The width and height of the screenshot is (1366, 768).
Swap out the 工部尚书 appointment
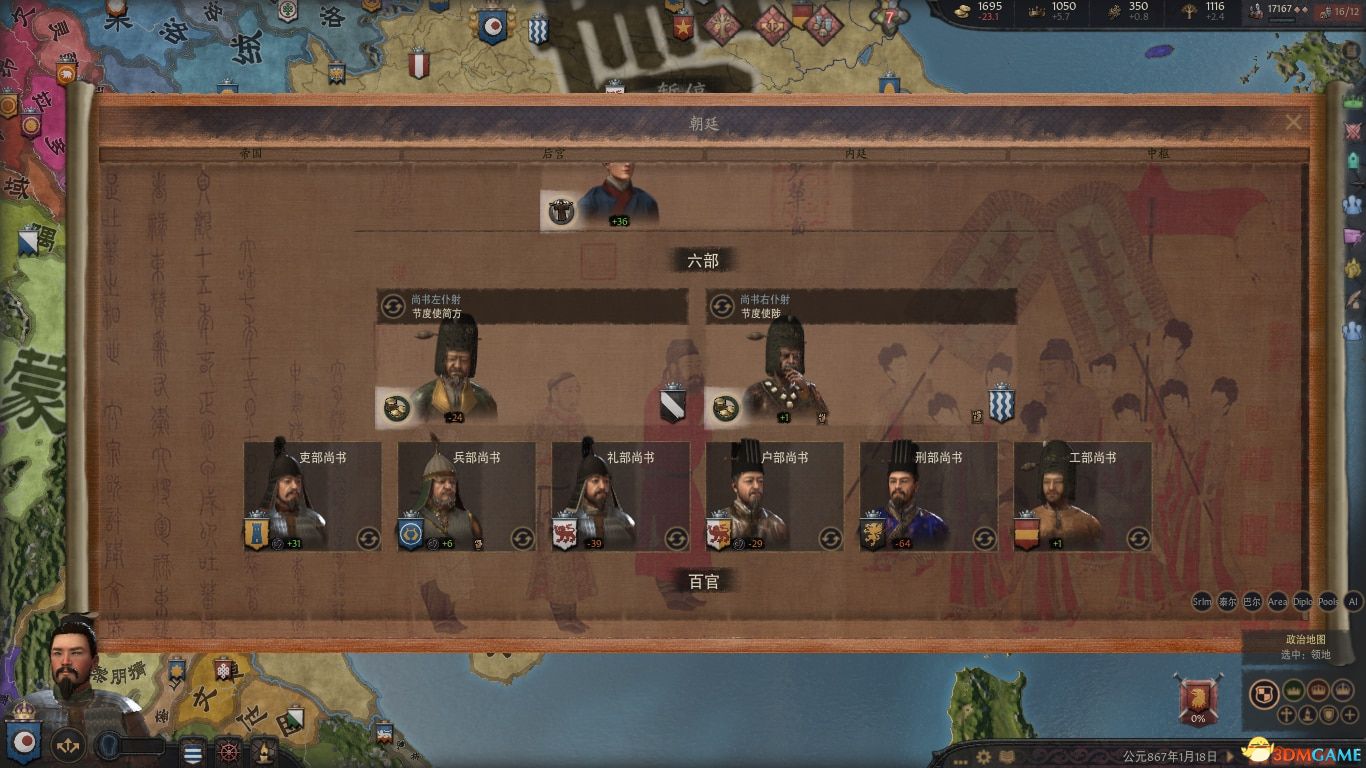pos(1138,538)
